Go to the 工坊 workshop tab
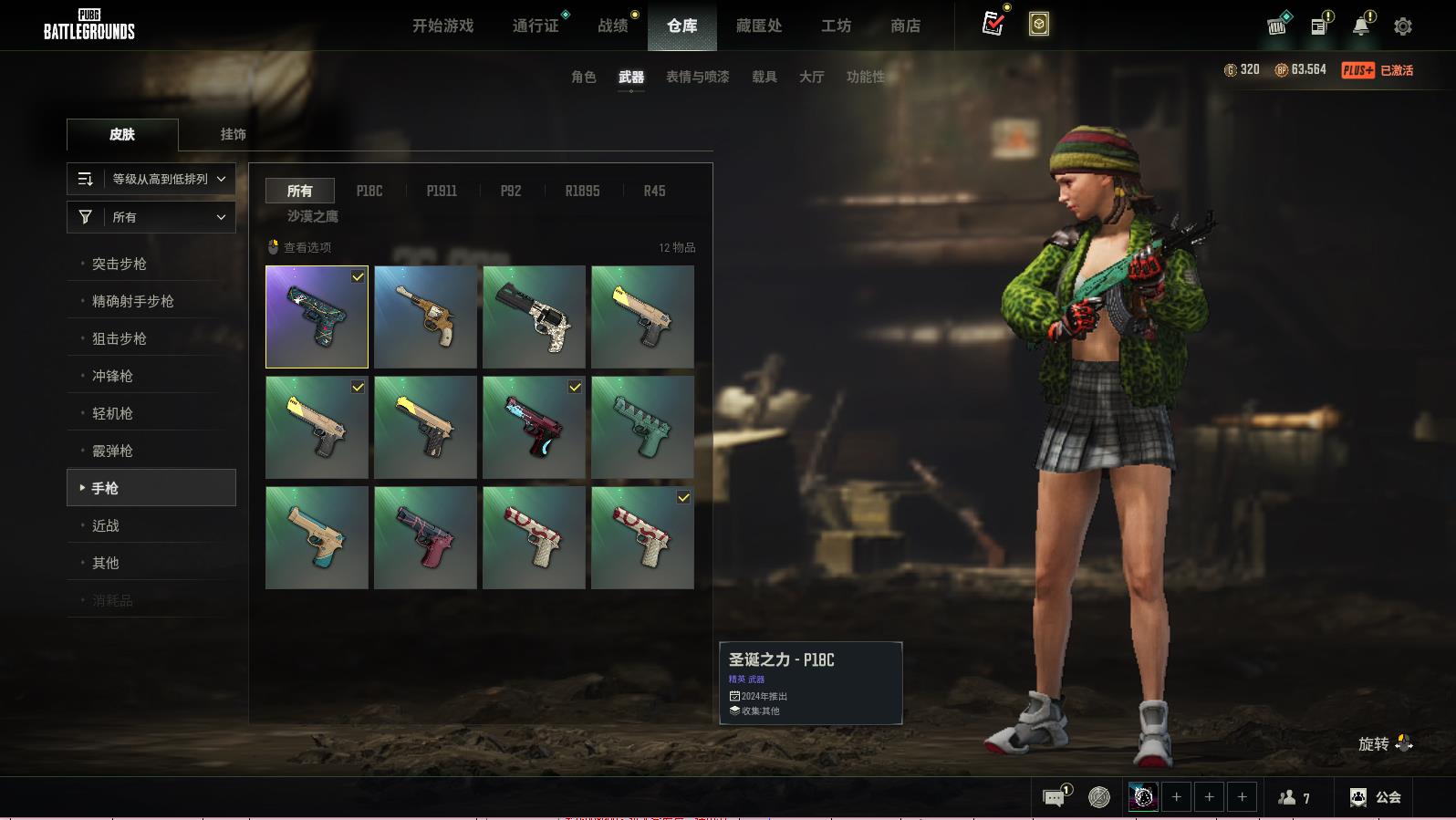Screen dimensions: 1456x820 pyautogui.click(x=836, y=26)
